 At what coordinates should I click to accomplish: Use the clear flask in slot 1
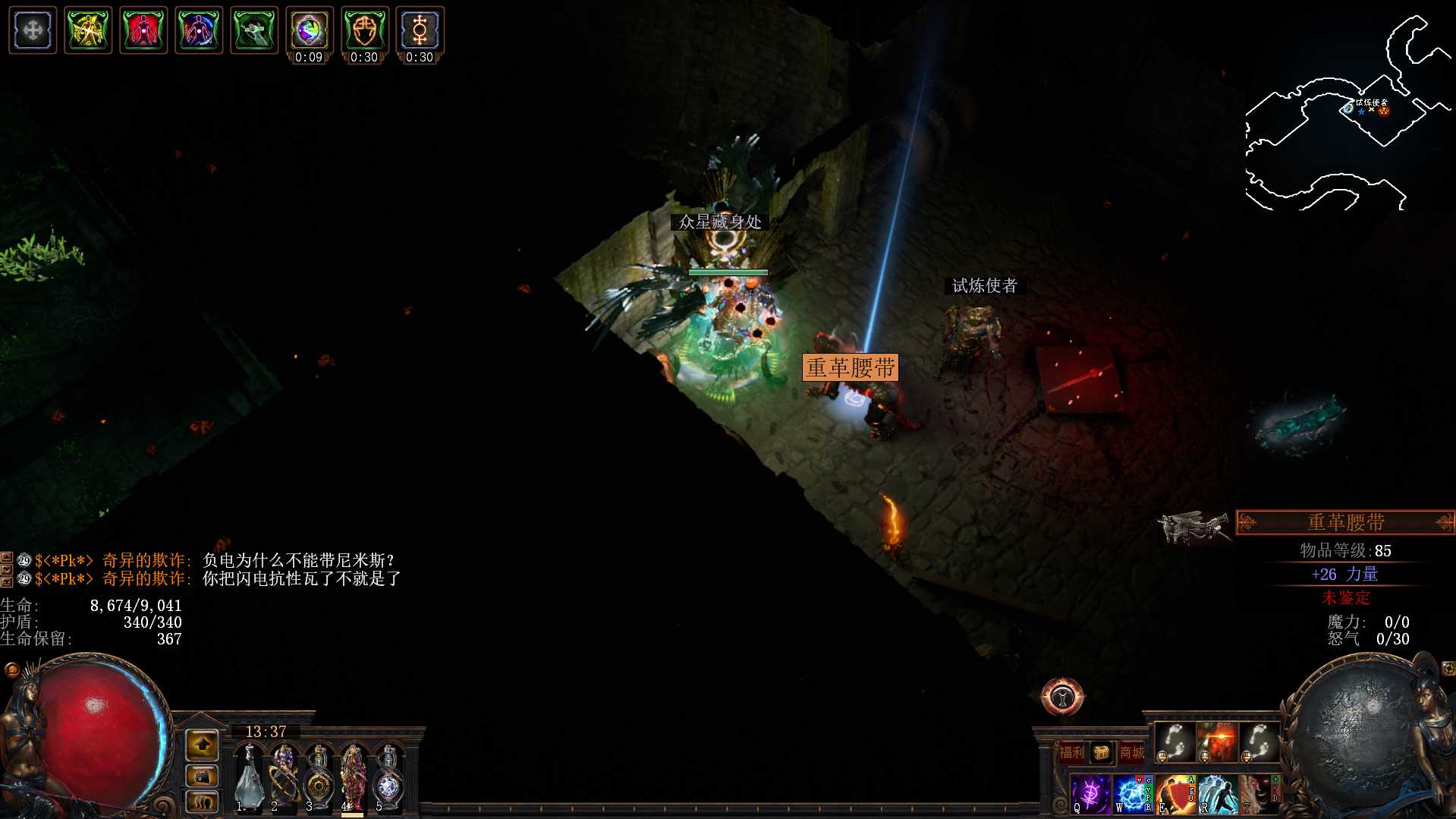tap(248, 778)
